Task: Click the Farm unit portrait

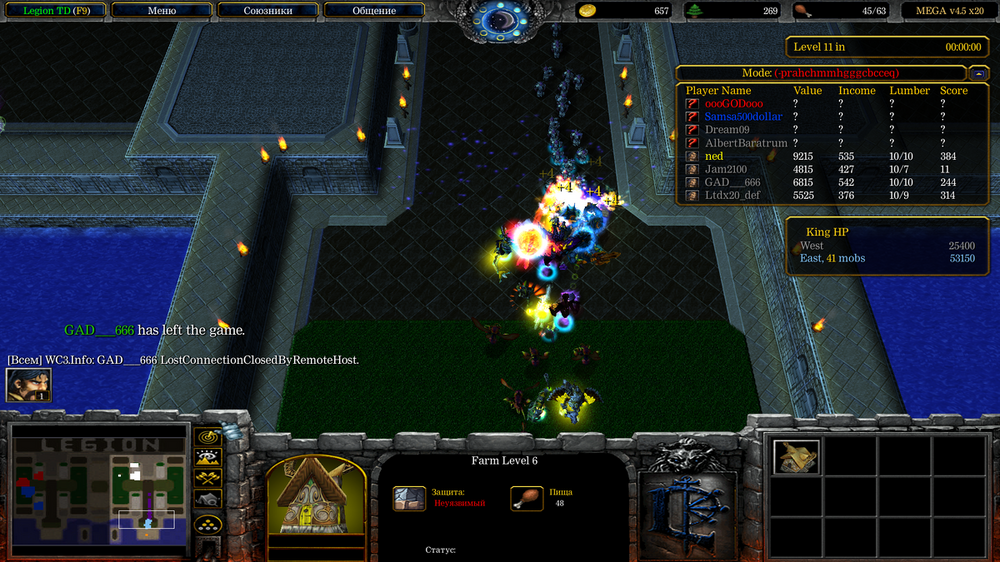Action: [x=316, y=496]
